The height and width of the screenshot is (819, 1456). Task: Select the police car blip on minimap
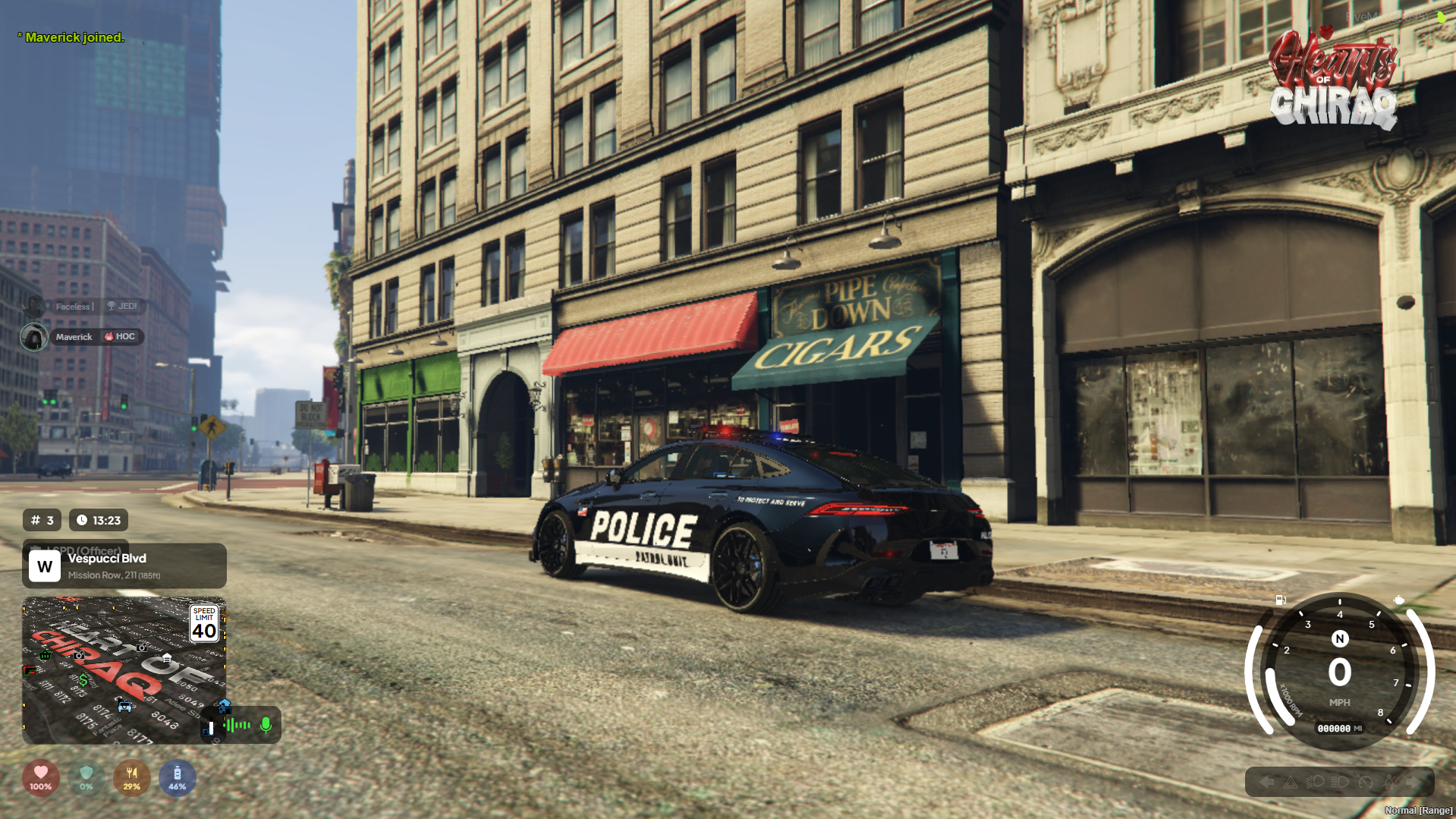point(125,707)
